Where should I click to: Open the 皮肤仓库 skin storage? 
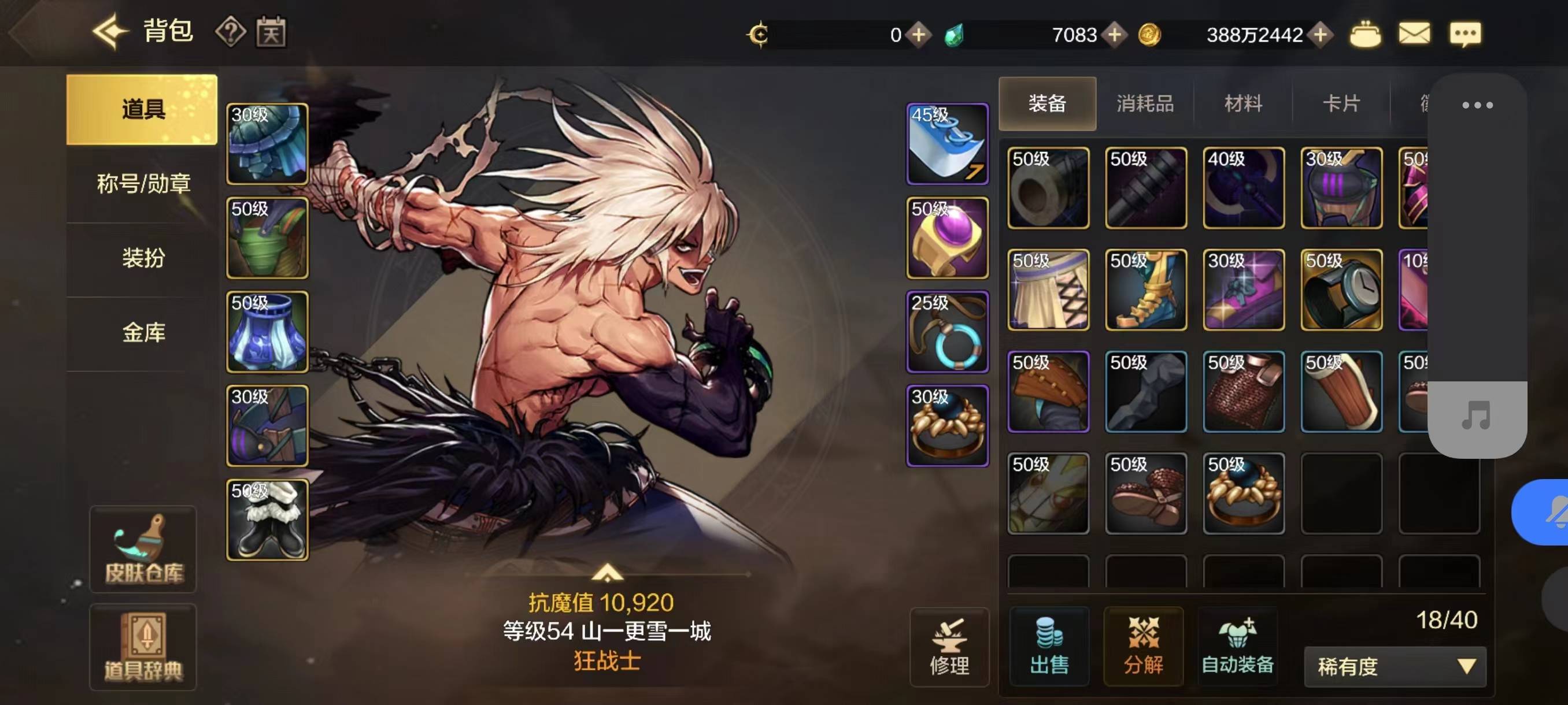pos(143,548)
